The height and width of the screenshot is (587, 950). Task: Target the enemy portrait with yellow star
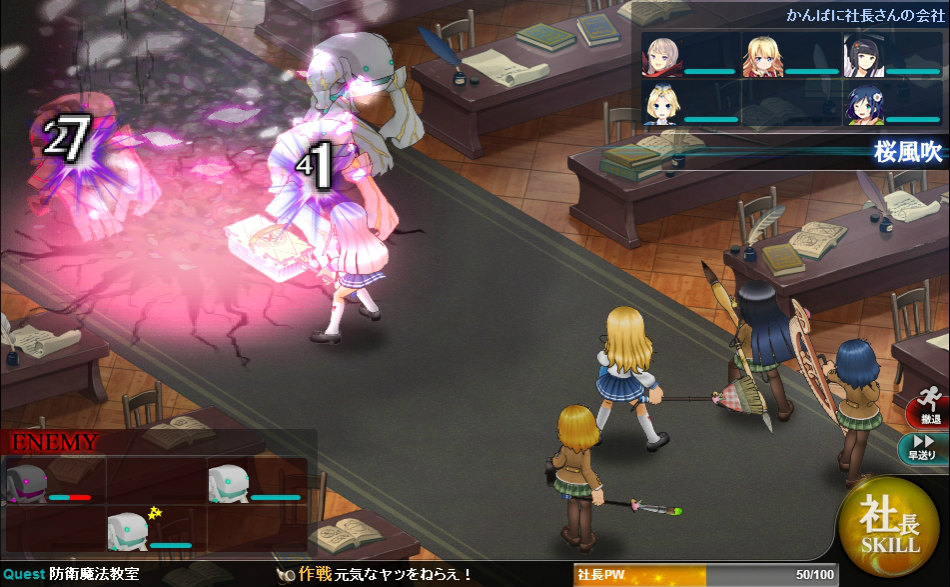129,530
